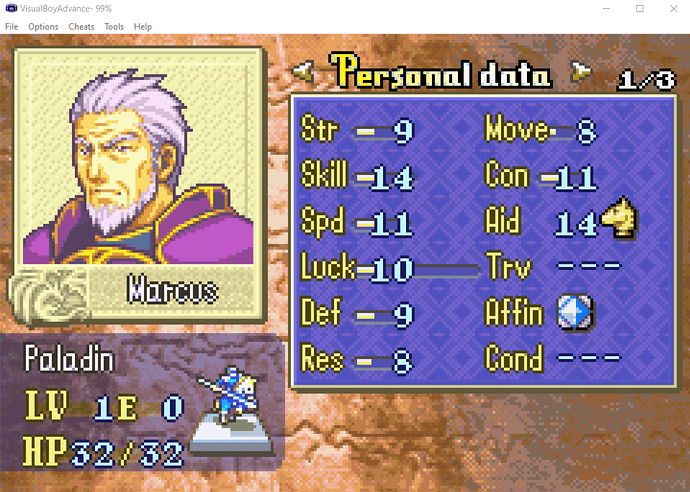Open the Cheats menu
690x492 pixels.
point(82,26)
